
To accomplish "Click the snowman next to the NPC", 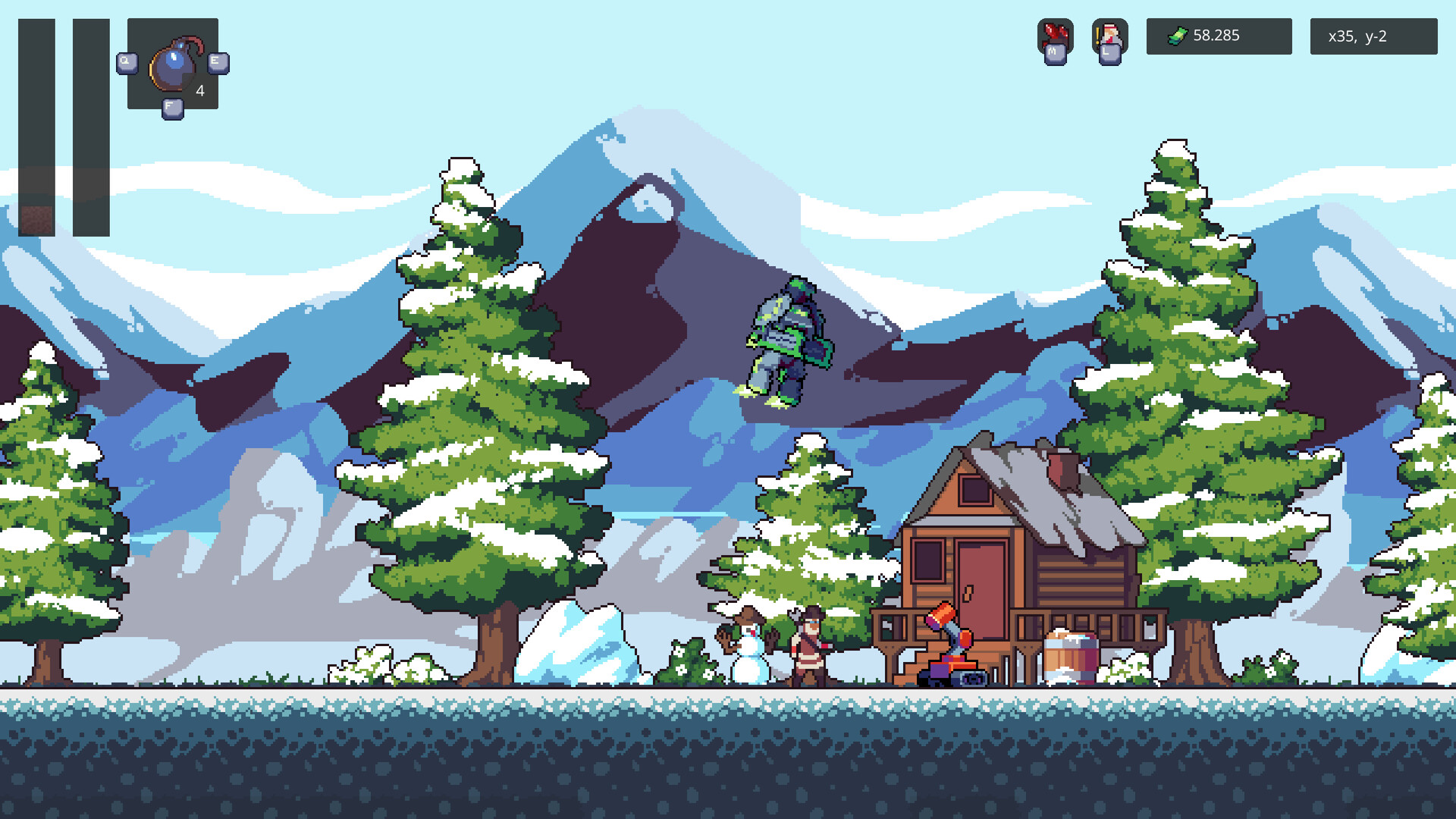I will point(747,652).
